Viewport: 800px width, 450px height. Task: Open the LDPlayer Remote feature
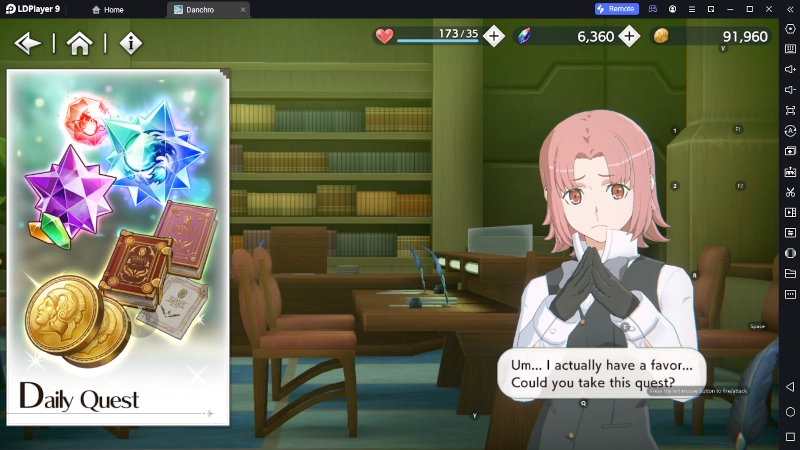pyautogui.click(x=616, y=9)
